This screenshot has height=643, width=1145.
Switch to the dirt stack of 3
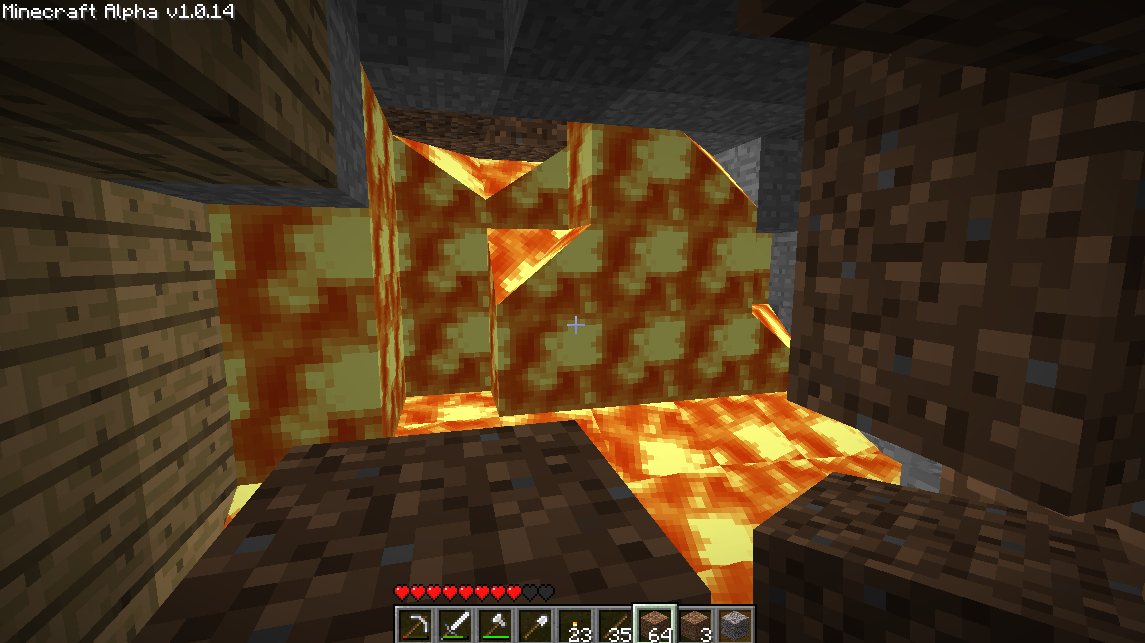pyautogui.click(x=694, y=624)
